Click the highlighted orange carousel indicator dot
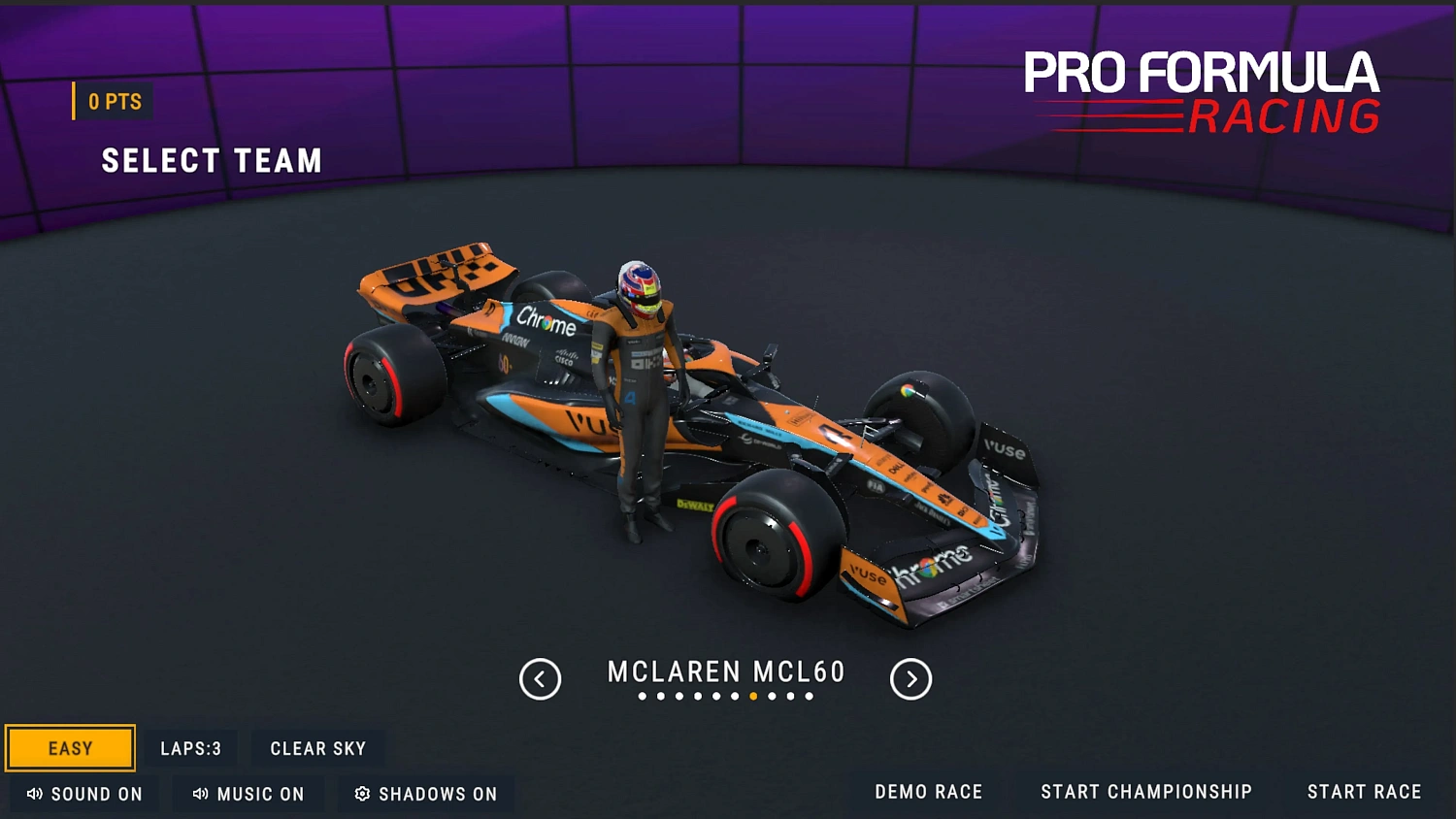Viewport: 1456px width, 819px height. coord(753,696)
